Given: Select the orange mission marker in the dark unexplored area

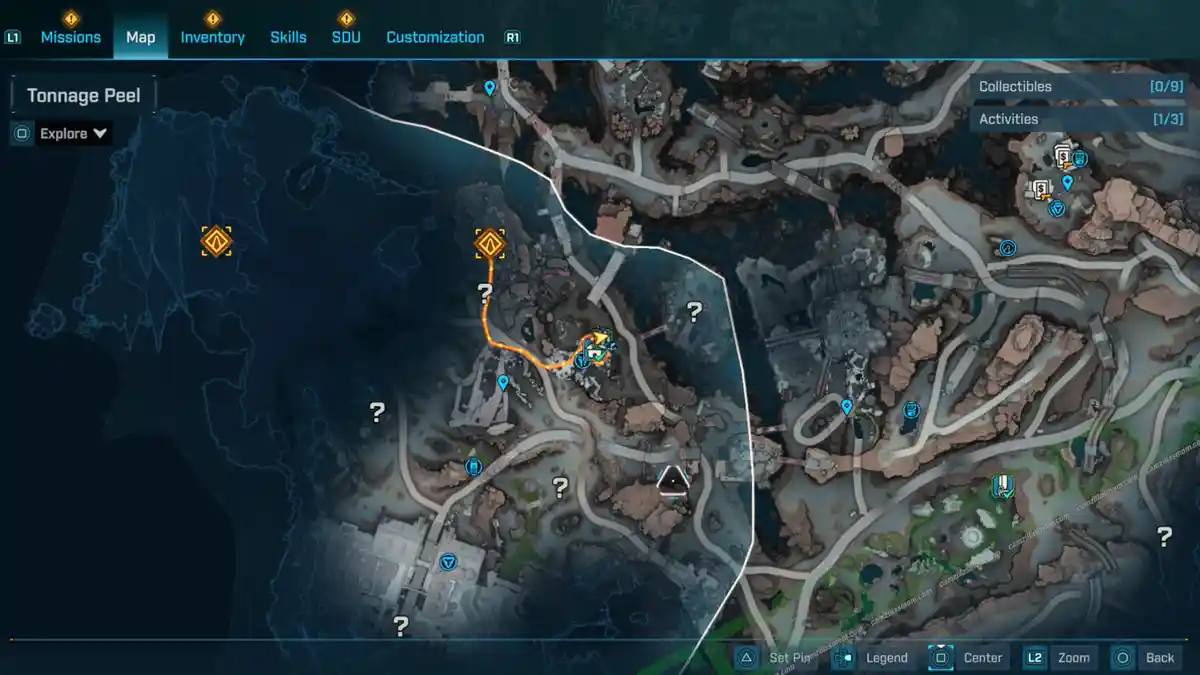Looking at the screenshot, I should tap(216, 241).
